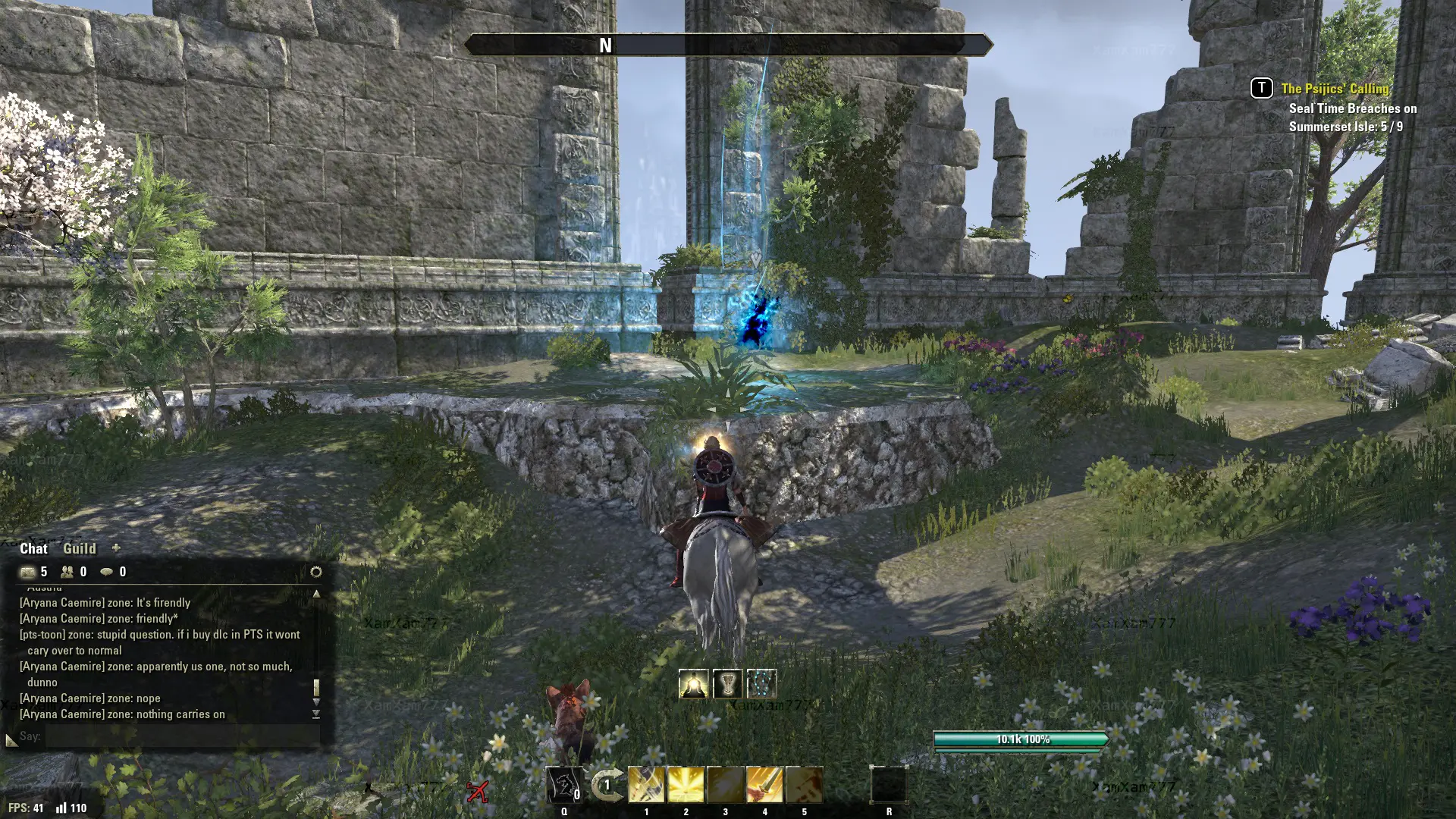Use the quickslot item on Q

(x=564, y=785)
